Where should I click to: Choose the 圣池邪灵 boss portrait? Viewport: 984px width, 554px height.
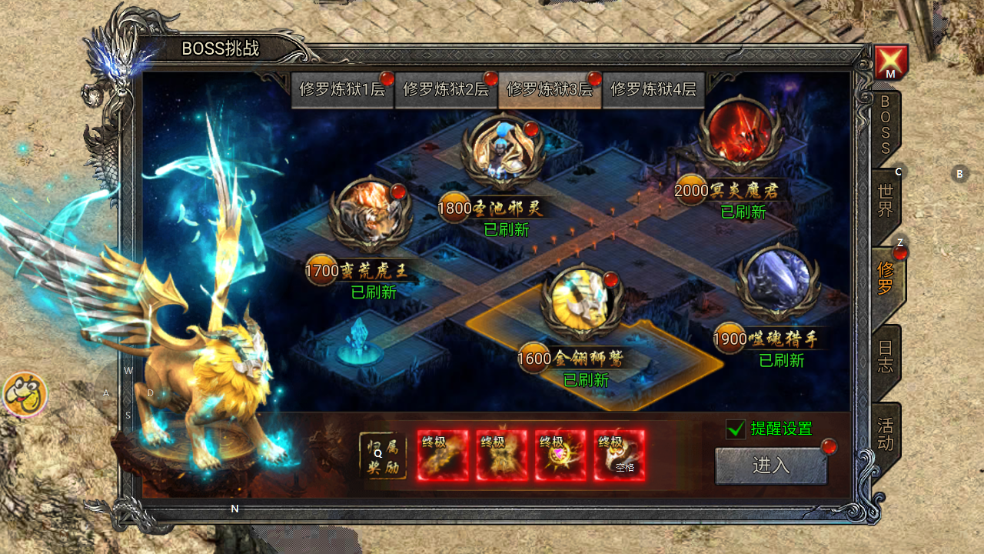pos(502,153)
